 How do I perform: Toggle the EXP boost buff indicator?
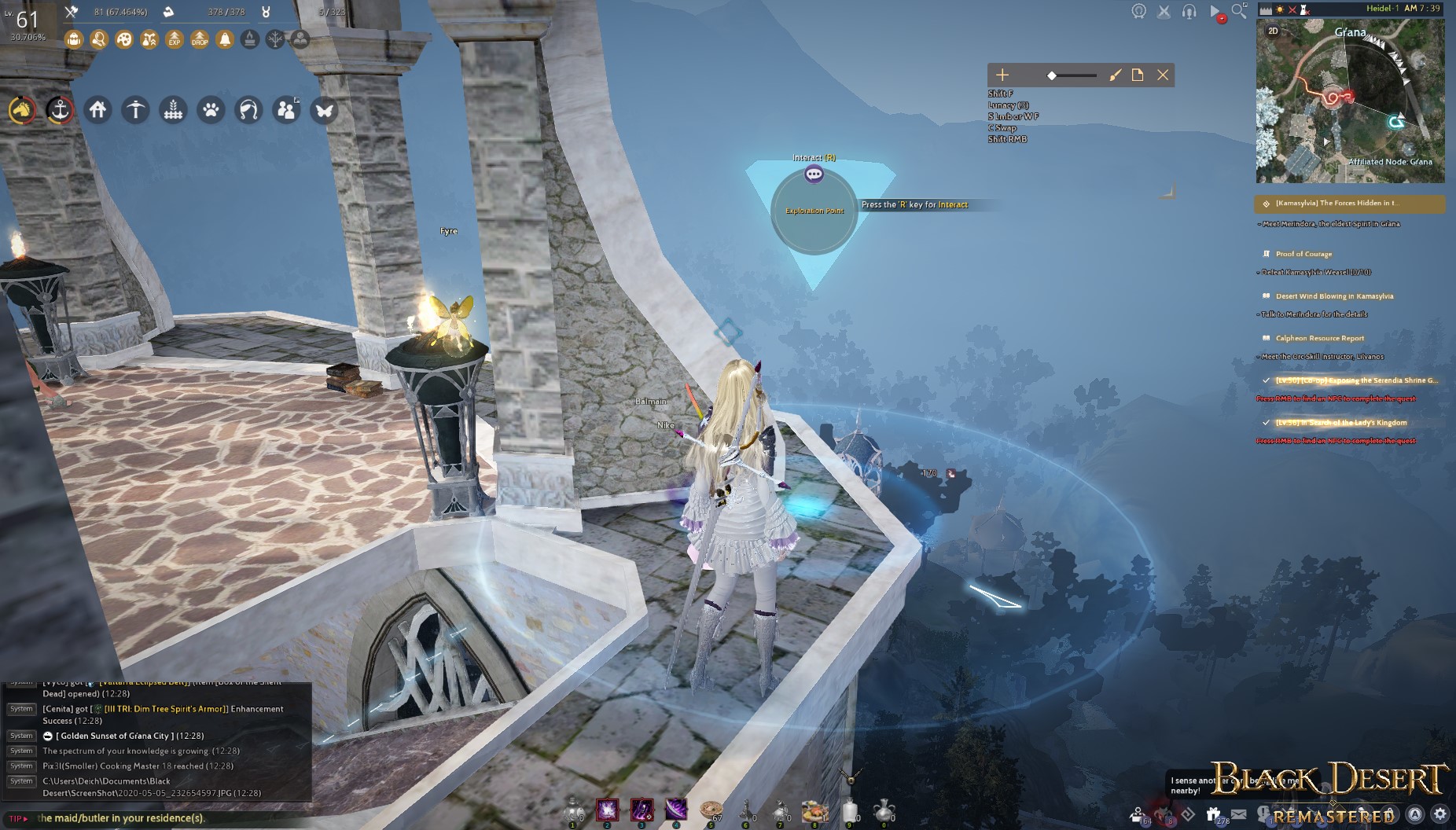tap(175, 39)
